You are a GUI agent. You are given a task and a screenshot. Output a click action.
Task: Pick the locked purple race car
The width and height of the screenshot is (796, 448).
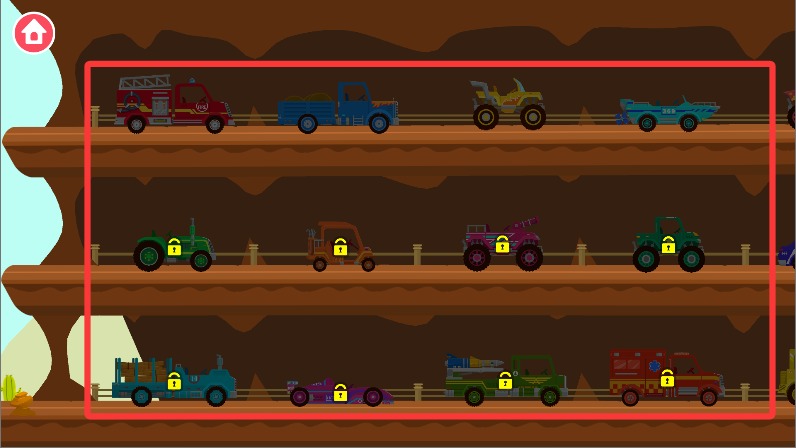click(x=340, y=391)
